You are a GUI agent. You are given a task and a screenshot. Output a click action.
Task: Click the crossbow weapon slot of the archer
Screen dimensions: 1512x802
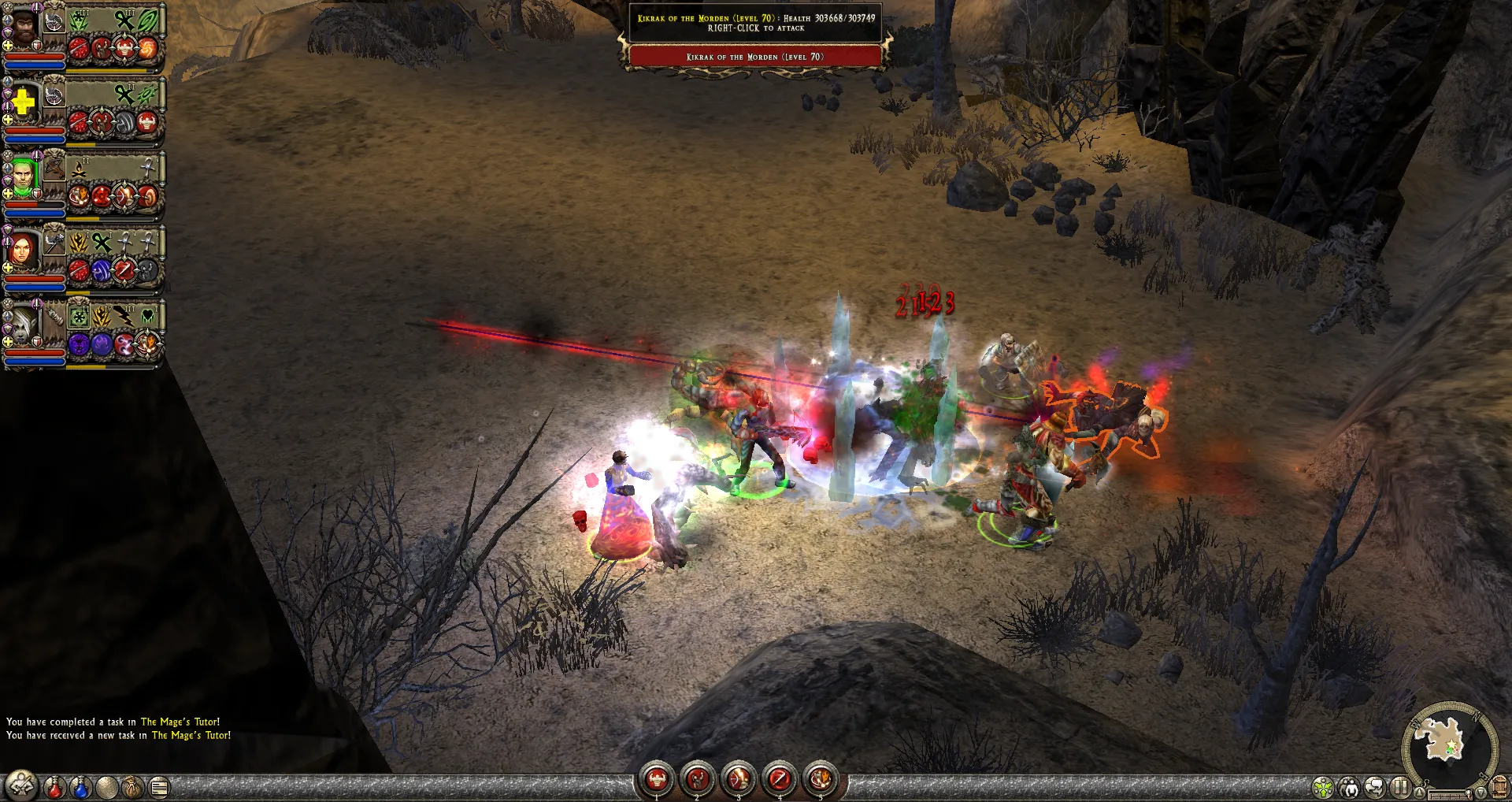pyautogui.click(x=54, y=166)
